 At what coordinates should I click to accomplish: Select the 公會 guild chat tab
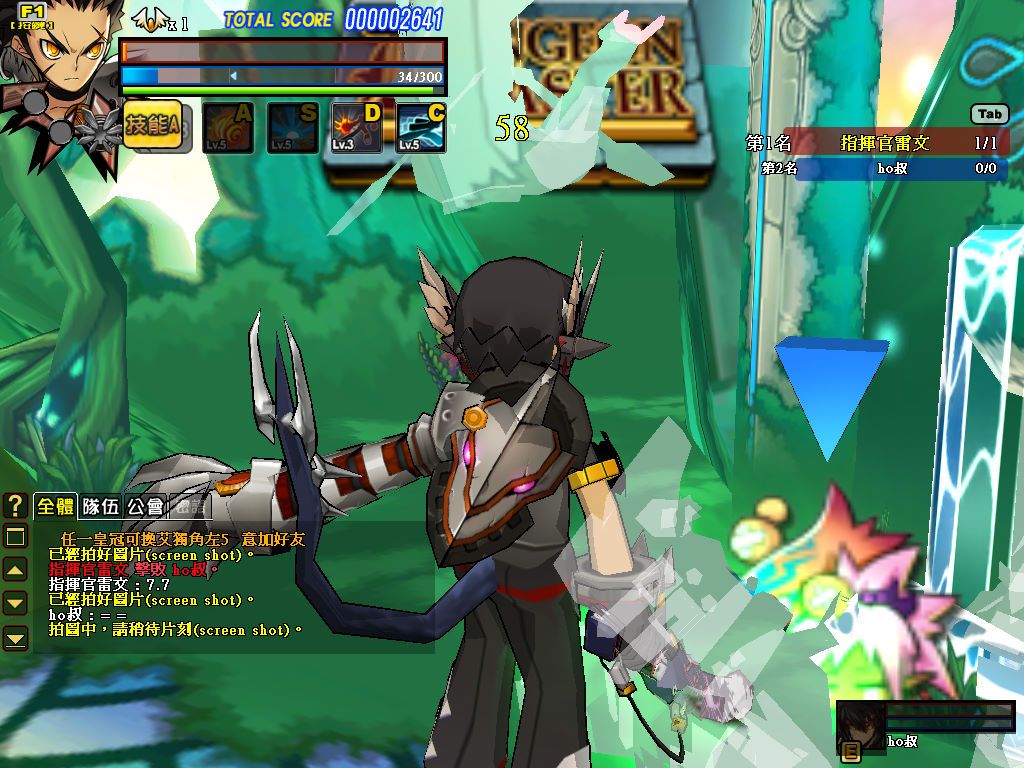(146, 507)
